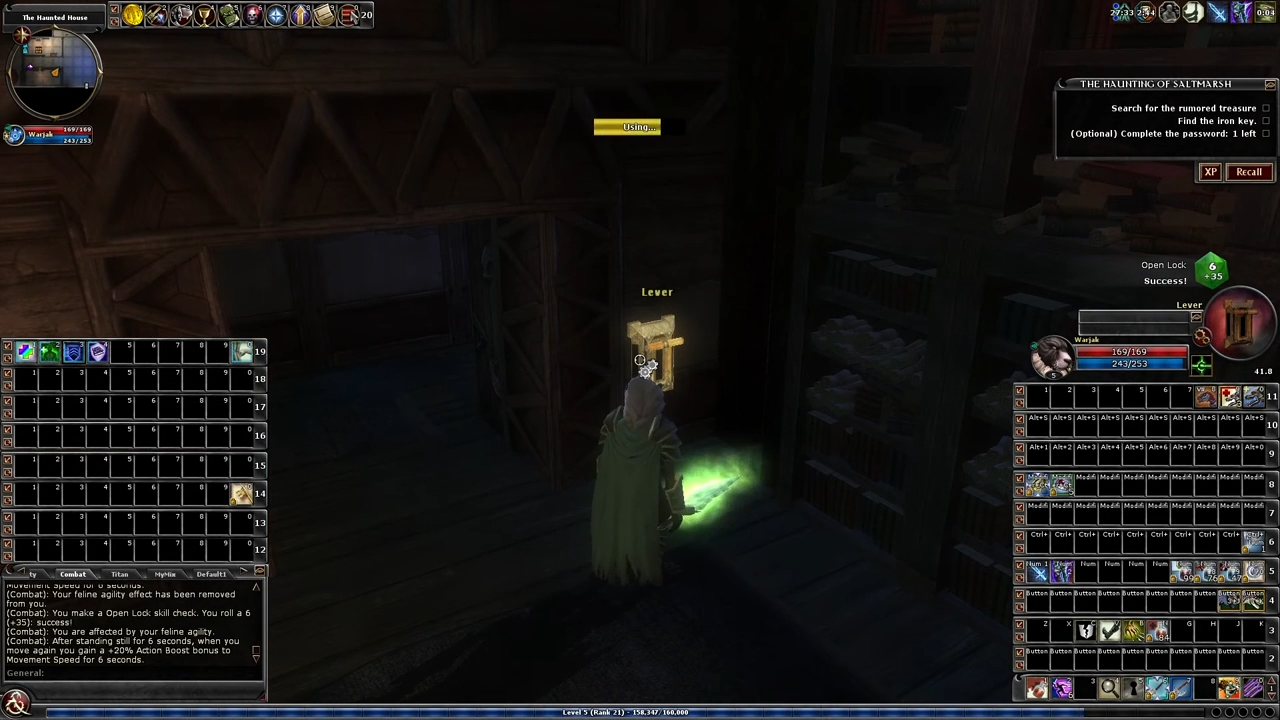Select the Default1 chat tab
Image resolution: width=1280 pixels, height=720 pixels.
[x=211, y=573]
